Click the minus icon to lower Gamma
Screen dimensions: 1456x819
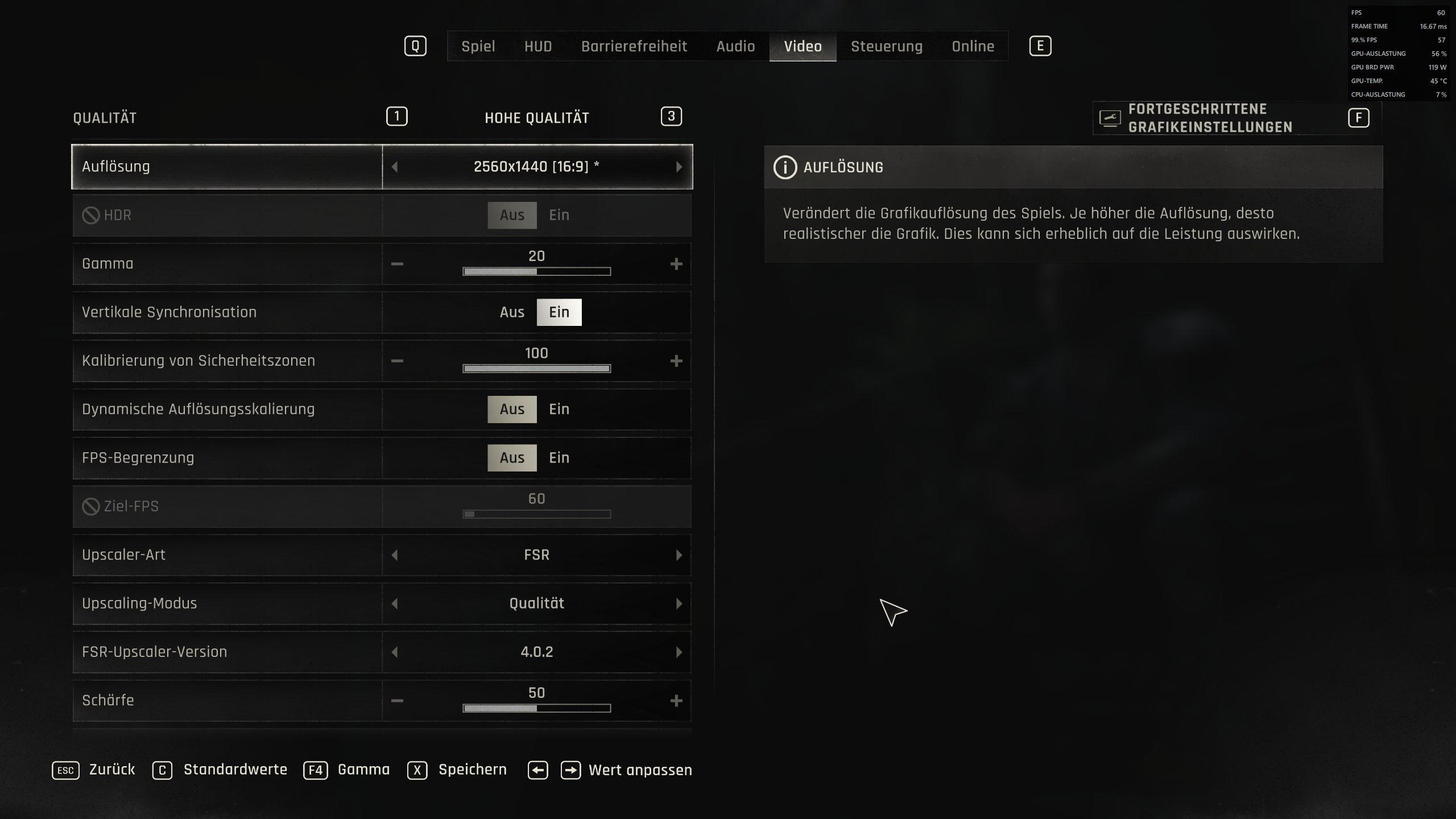[398, 263]
